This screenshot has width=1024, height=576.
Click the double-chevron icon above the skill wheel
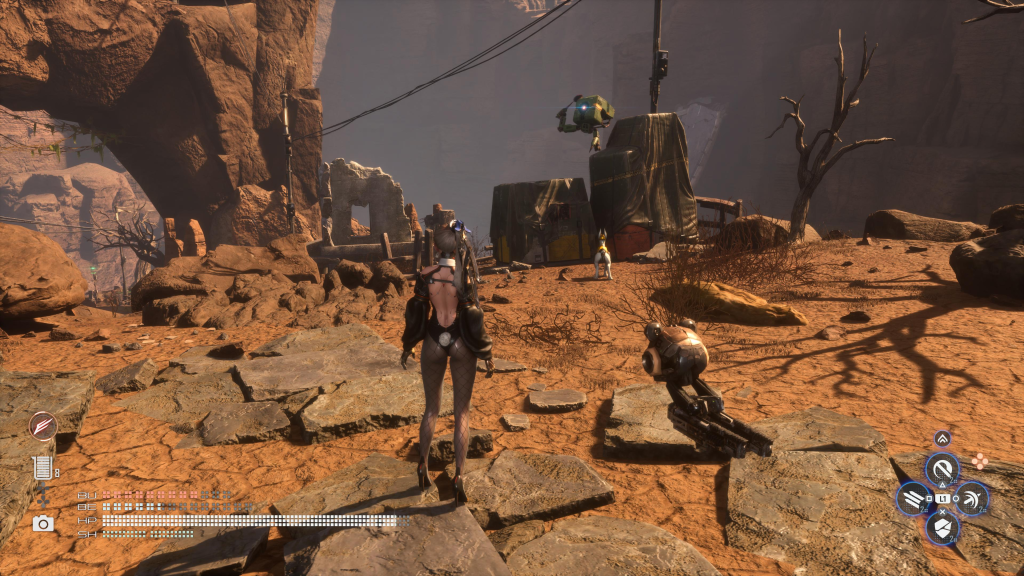(x=942, y=438)
